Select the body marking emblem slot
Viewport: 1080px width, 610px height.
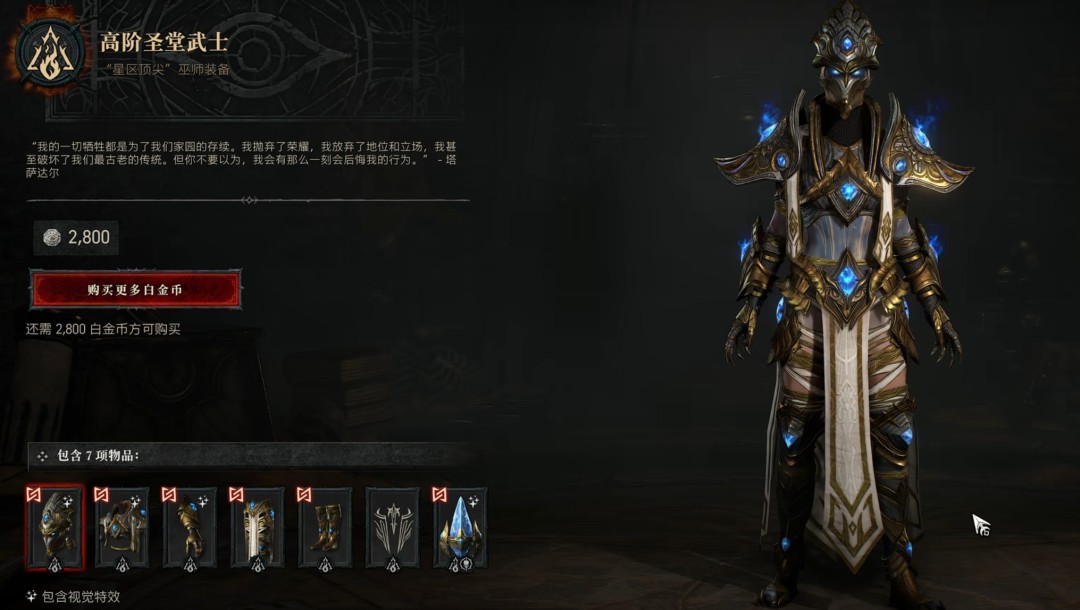[392, 527]
